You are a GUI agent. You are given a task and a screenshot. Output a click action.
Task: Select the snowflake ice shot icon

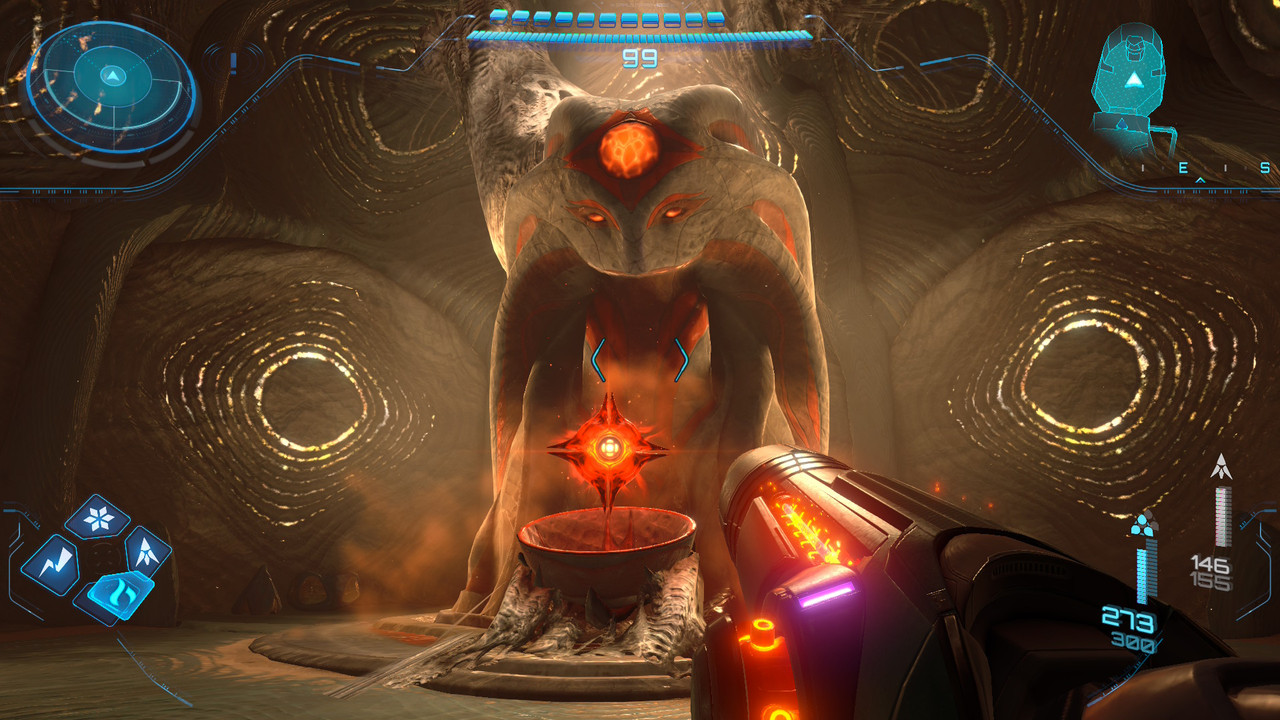pos(97,518)
